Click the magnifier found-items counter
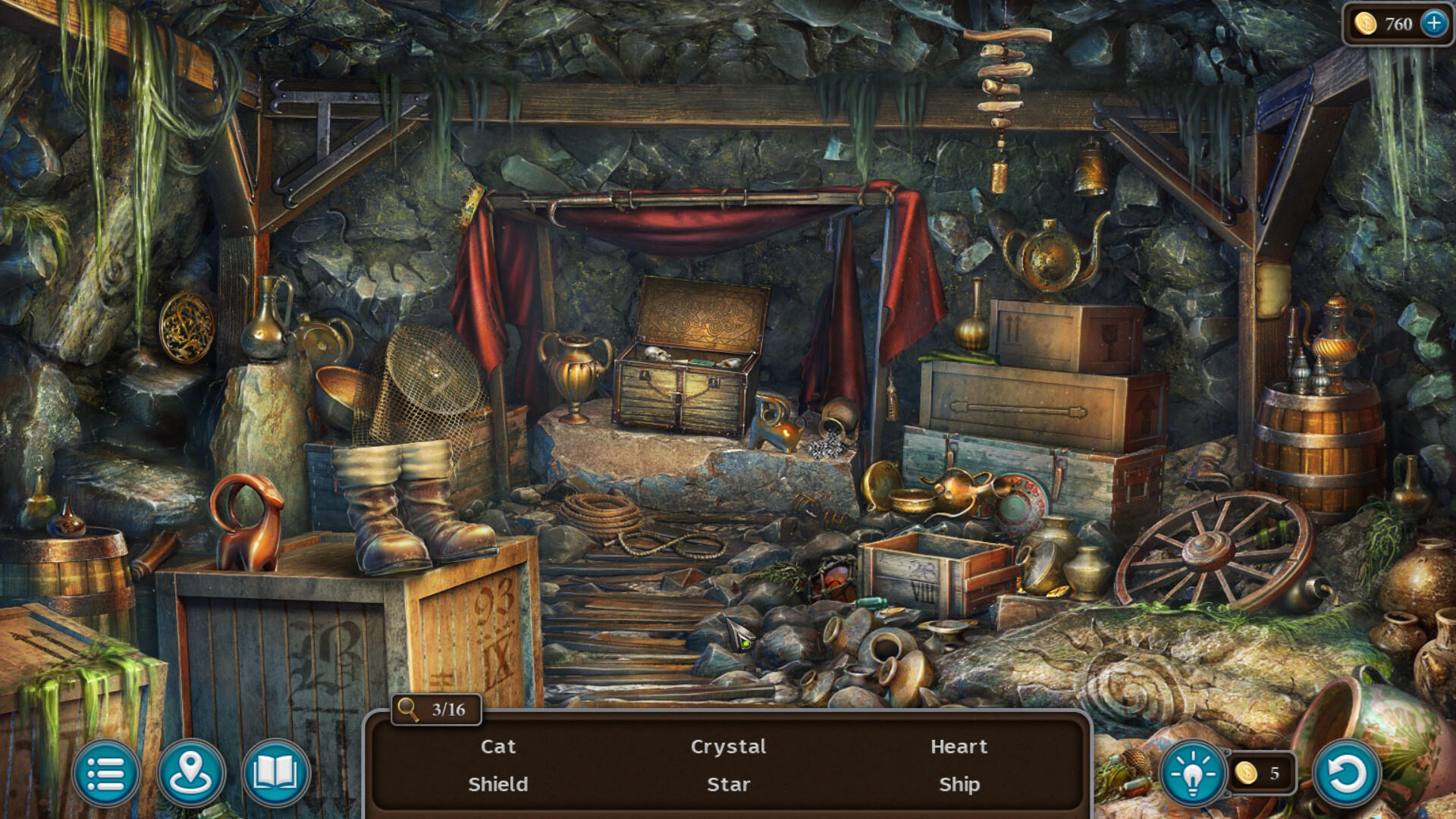Viewport: 1456px width, 819px height. point(437,710)
